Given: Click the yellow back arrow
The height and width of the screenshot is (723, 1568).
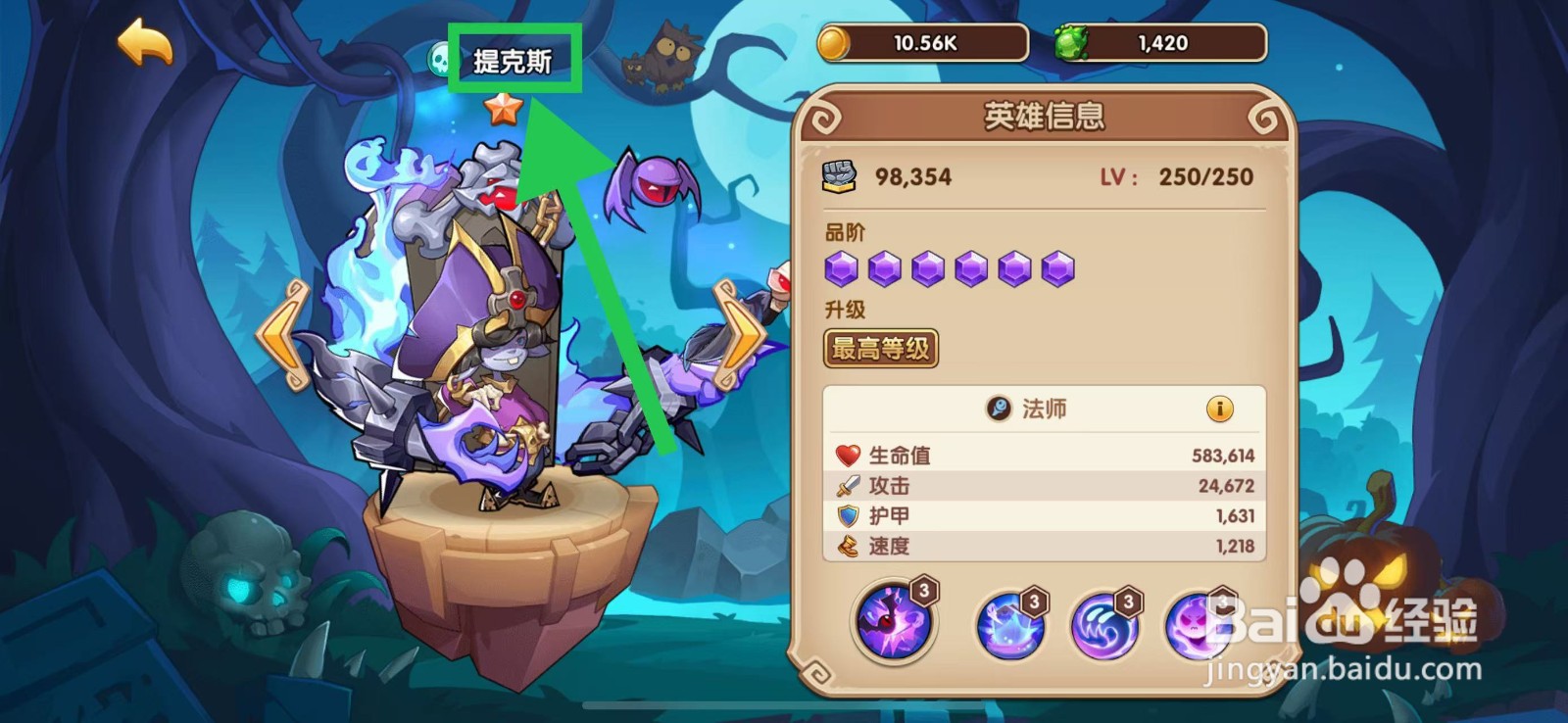Looking at the screenshot, I should tap(143, 40).
